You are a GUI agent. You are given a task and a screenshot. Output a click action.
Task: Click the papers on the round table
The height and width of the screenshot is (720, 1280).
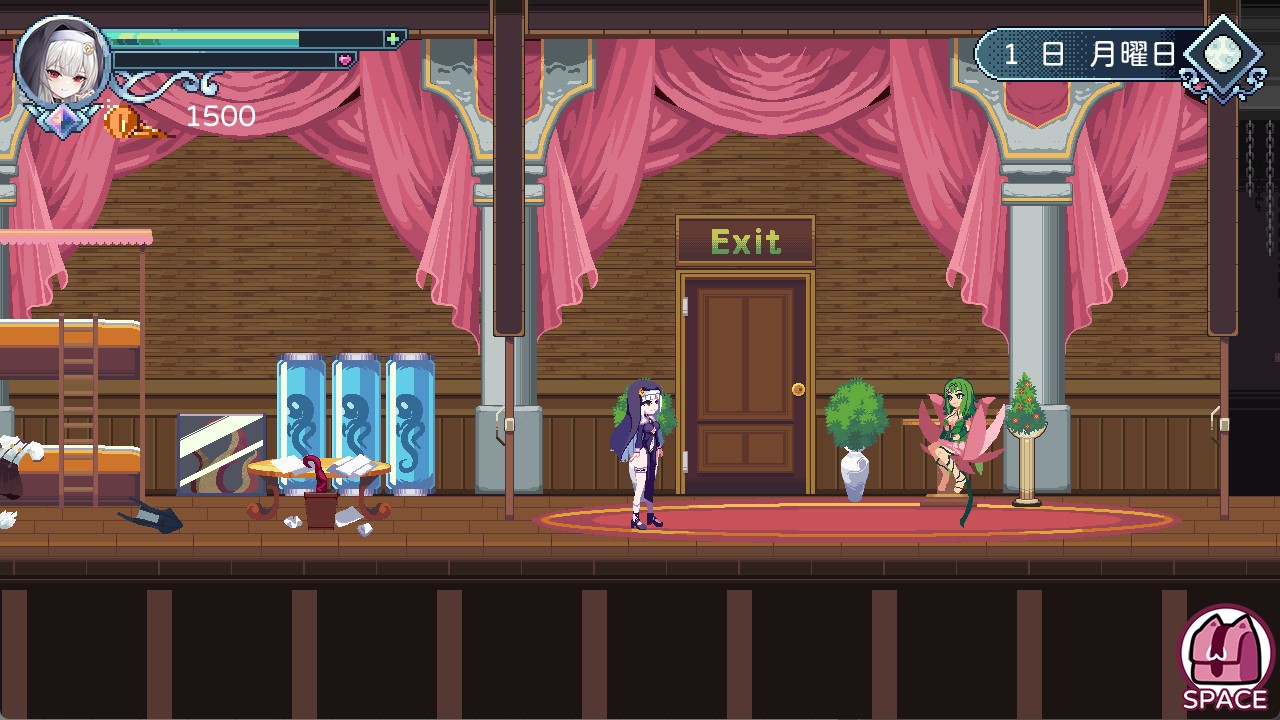[355, 465]
